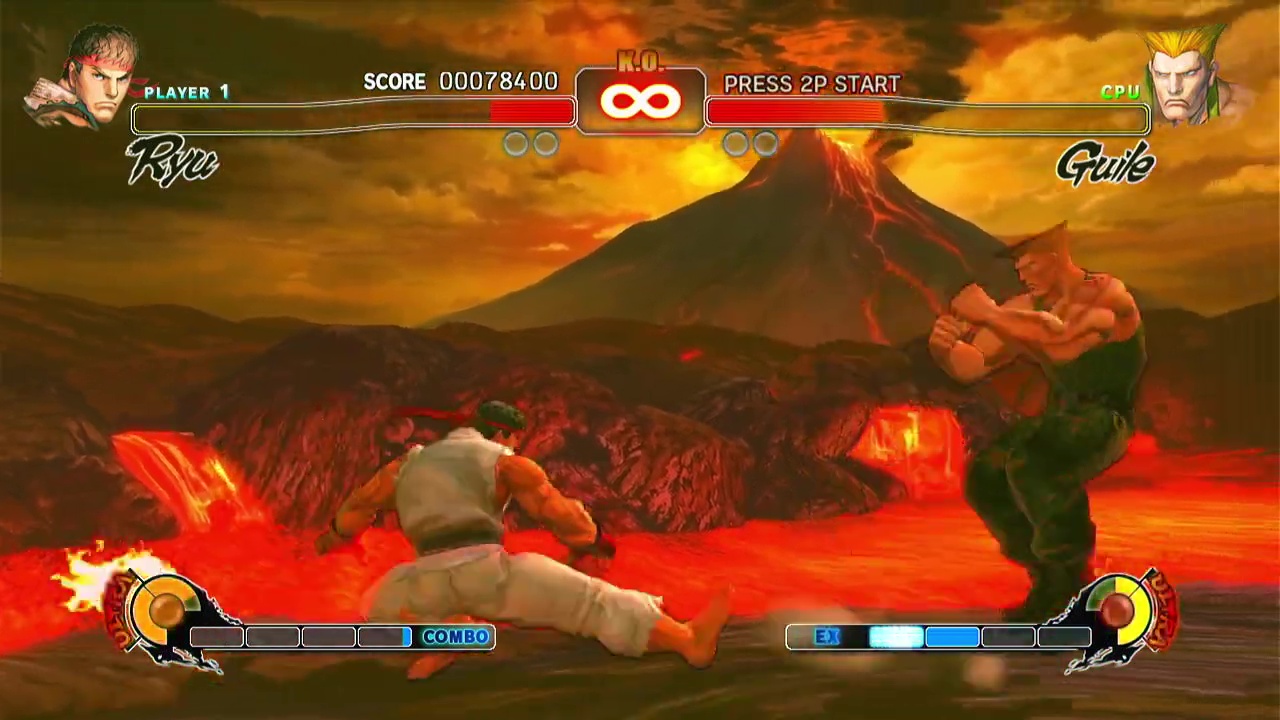This screenshot has height=720, width=1280.
Task: Select Ryu's Ultra revenge gauge emblem
Action: [160, 610]
